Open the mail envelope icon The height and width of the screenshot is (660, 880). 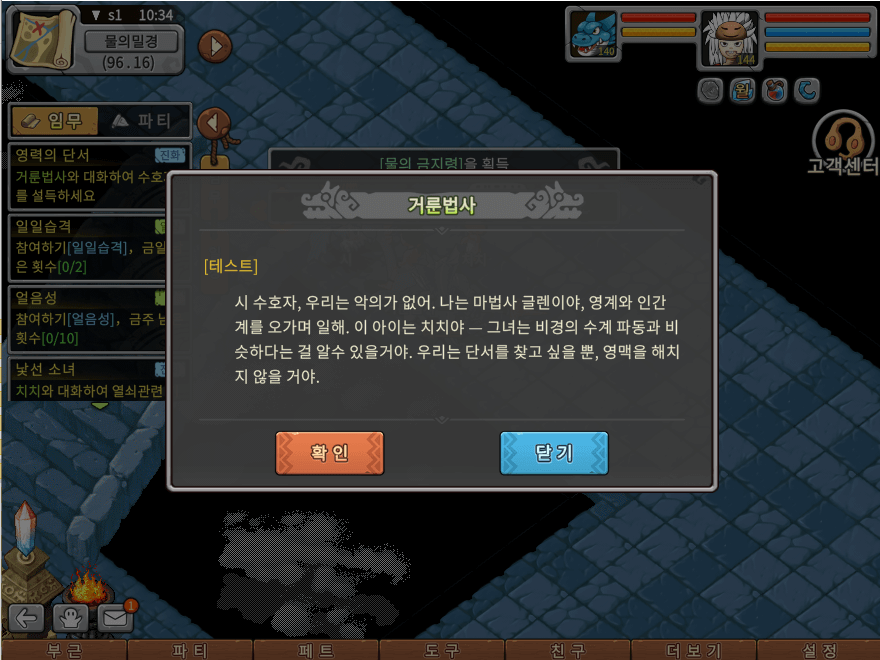tap(116, 617)
